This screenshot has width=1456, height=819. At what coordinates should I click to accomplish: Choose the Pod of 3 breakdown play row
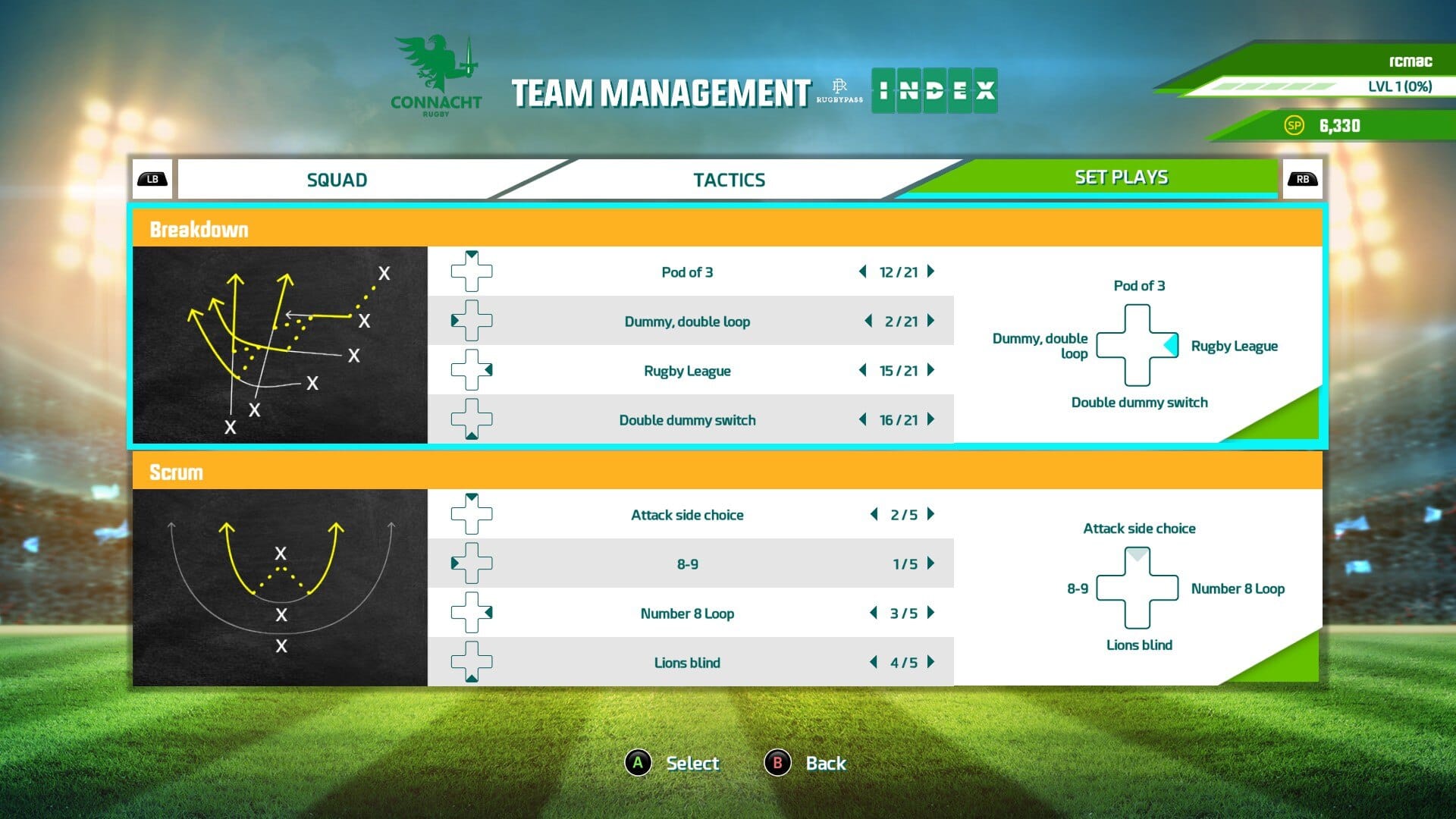(687, 272)
